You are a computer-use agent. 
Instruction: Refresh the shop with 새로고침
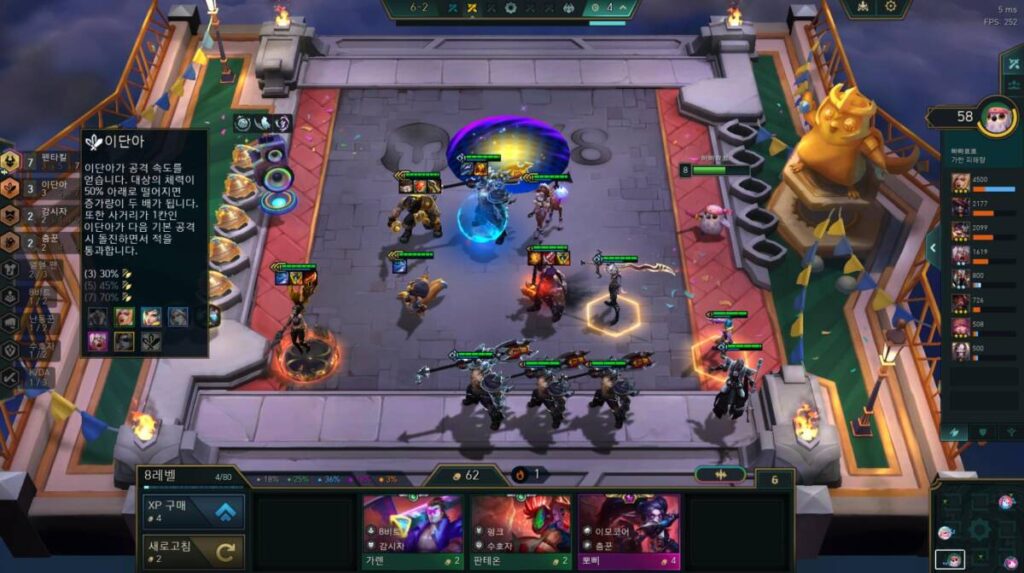coord(193,549)
